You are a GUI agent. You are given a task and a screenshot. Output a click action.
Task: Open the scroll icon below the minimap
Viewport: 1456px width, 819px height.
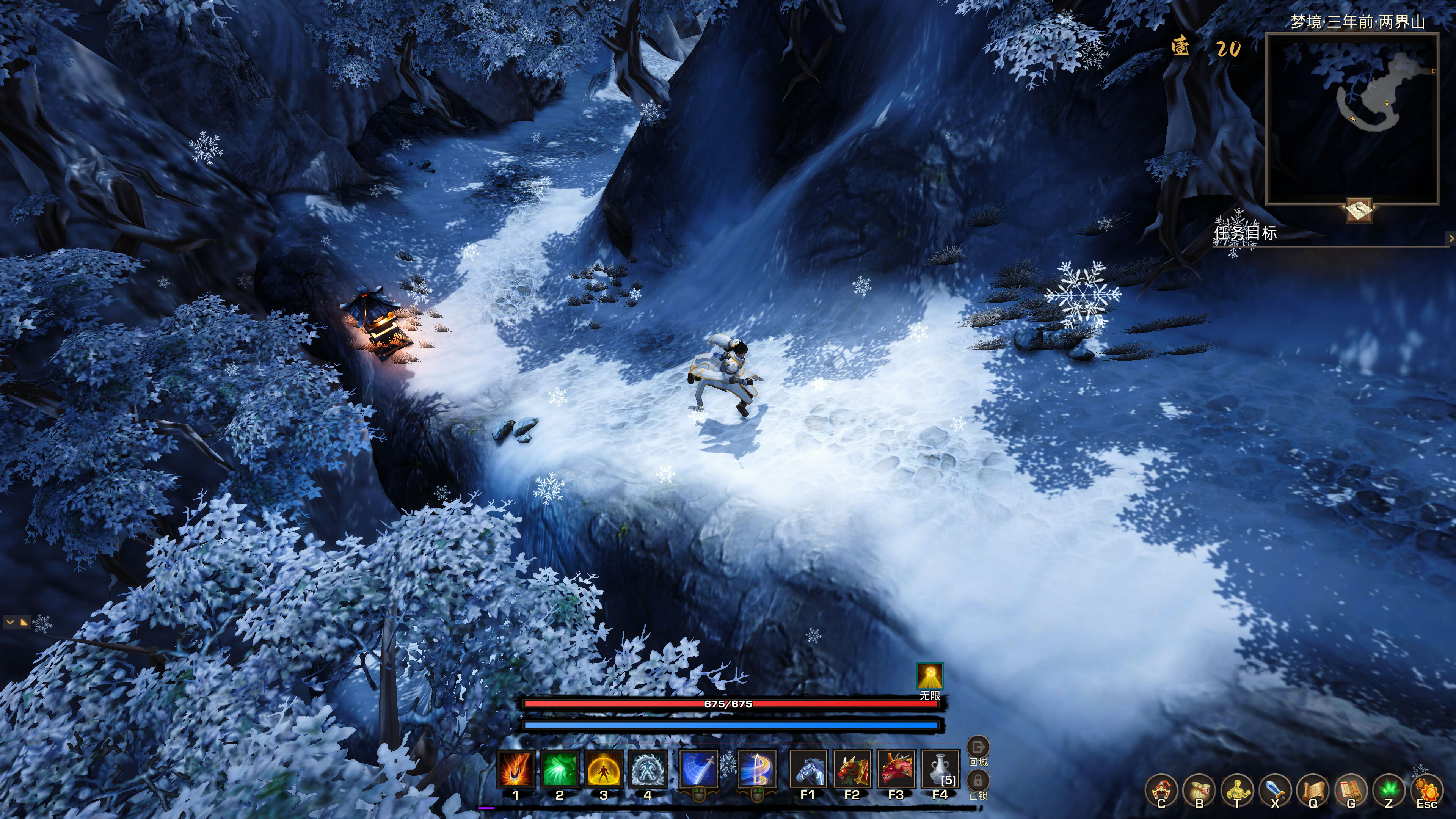pyautogui.click(x=1359, y=210)
